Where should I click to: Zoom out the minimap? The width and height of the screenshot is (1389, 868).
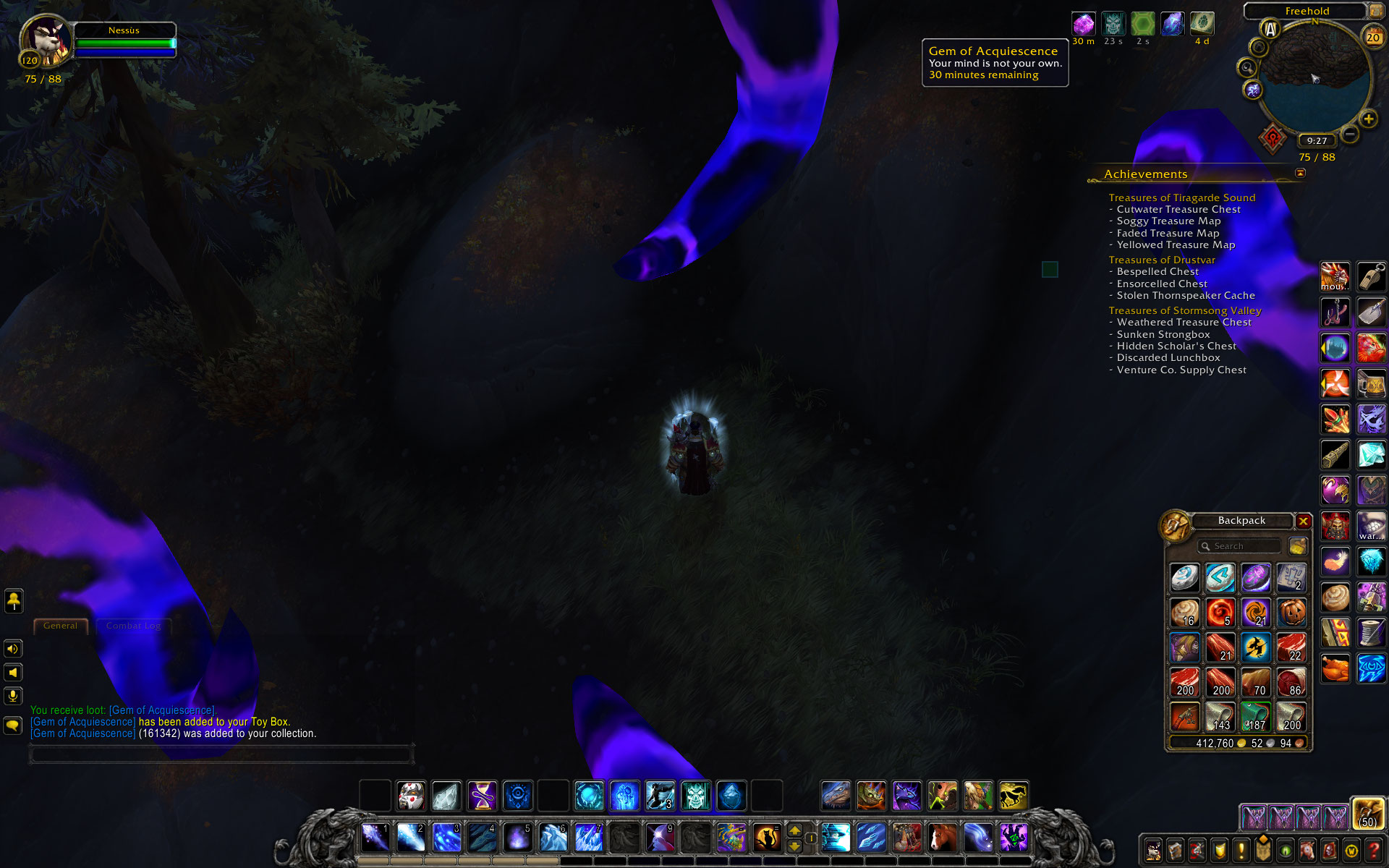1349,134
